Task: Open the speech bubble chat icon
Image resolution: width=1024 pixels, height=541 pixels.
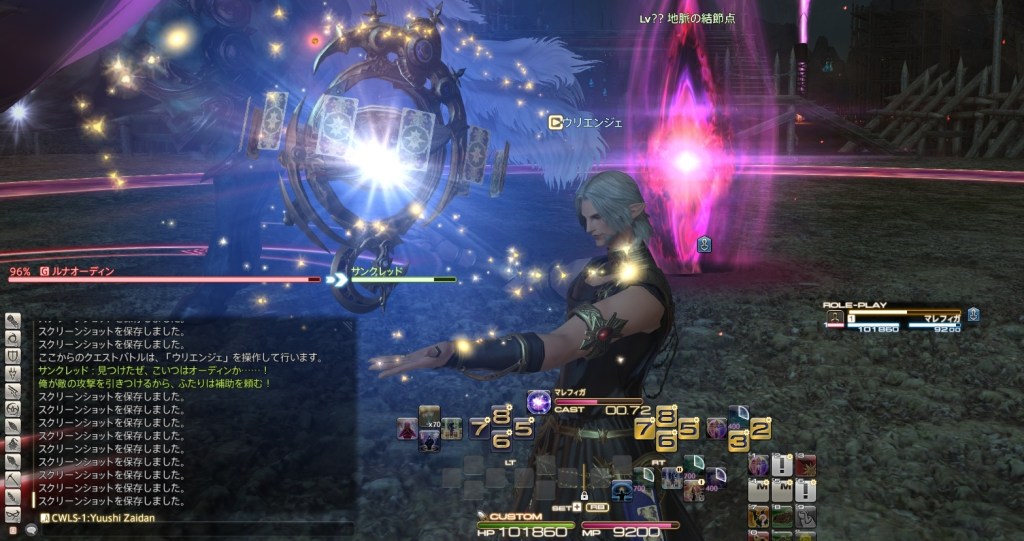Action: tap(31, 531)
